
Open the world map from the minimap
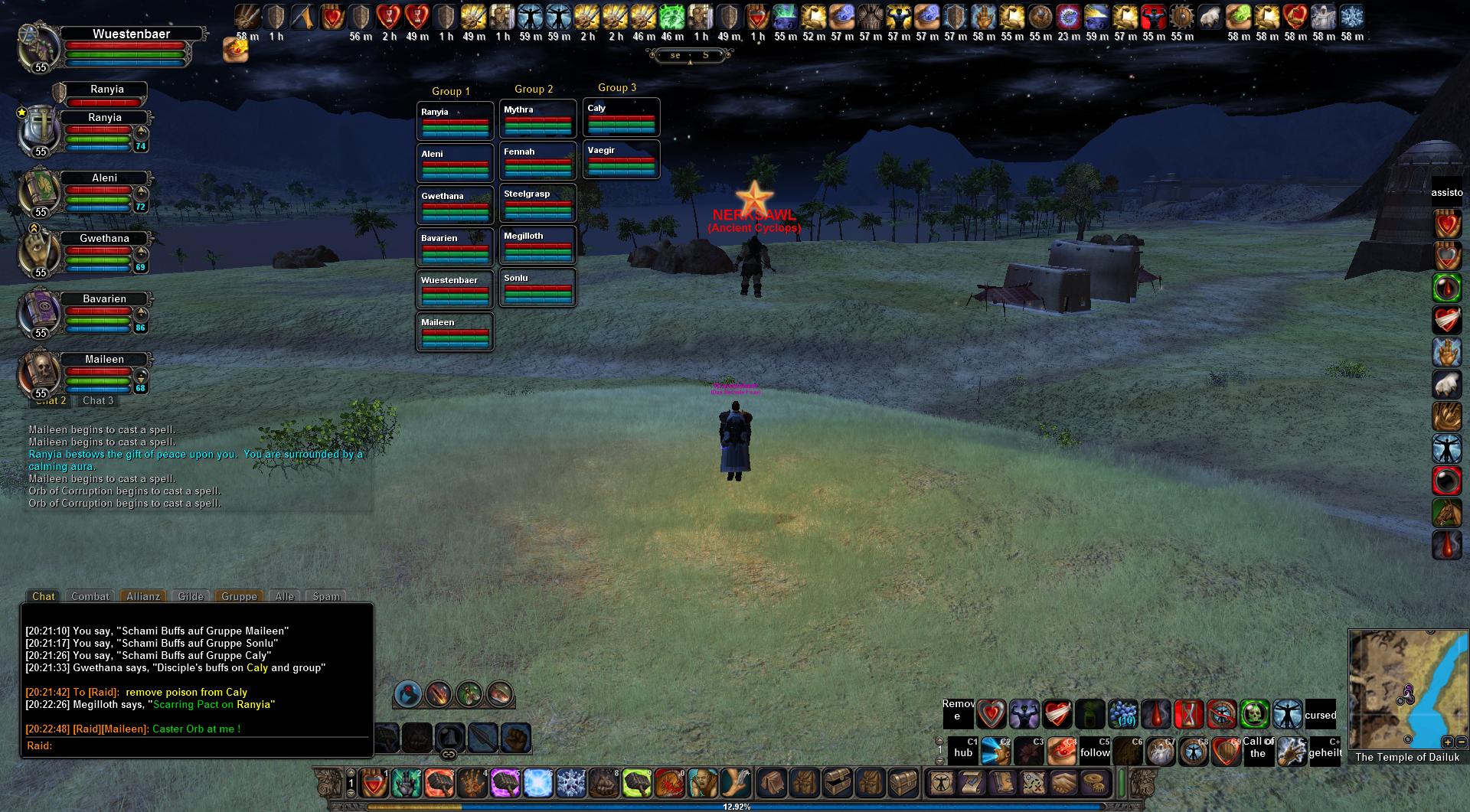point(1407,689)
